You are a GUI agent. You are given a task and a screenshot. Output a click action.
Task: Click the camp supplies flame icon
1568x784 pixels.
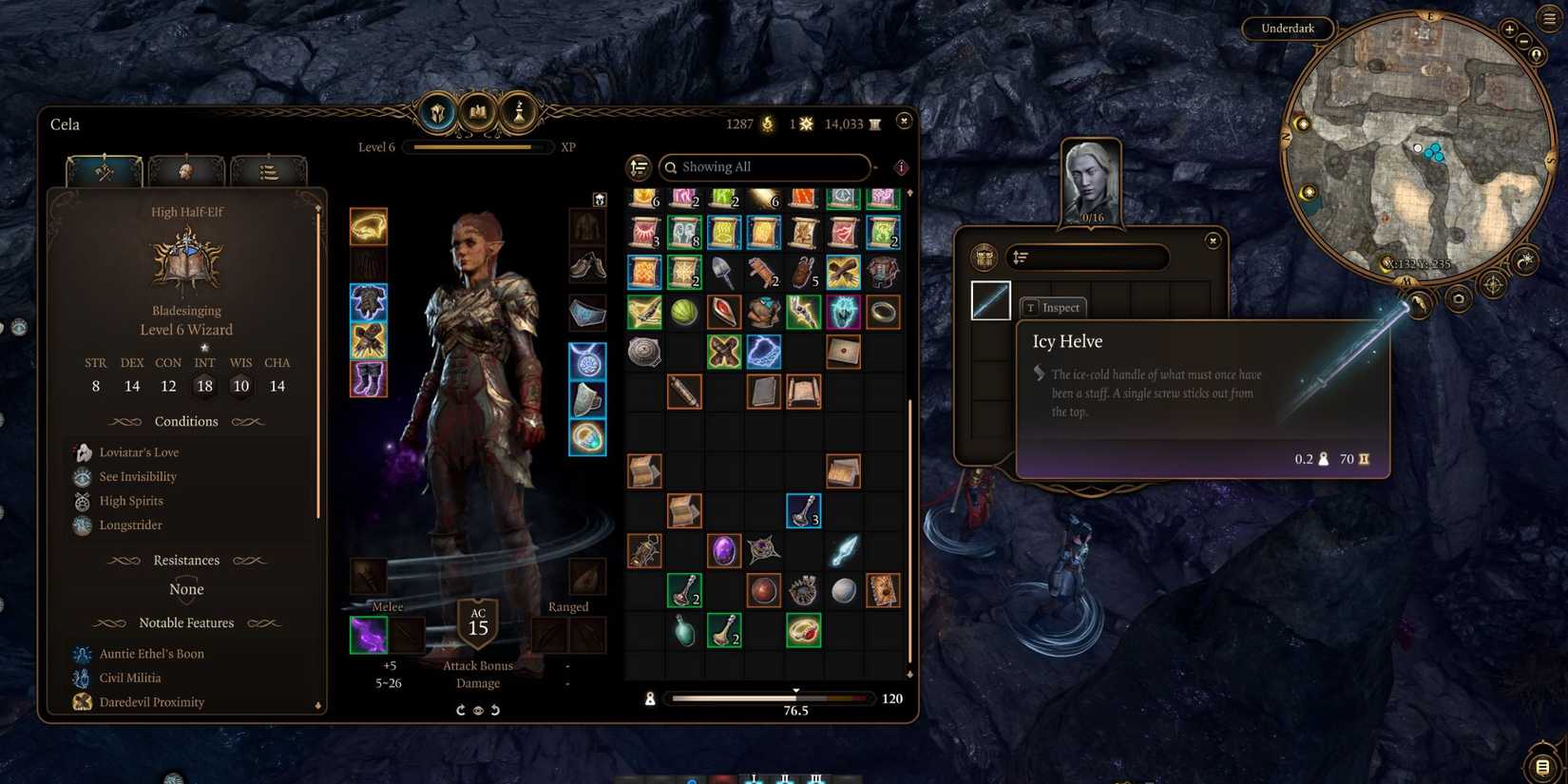coord(767,124)
